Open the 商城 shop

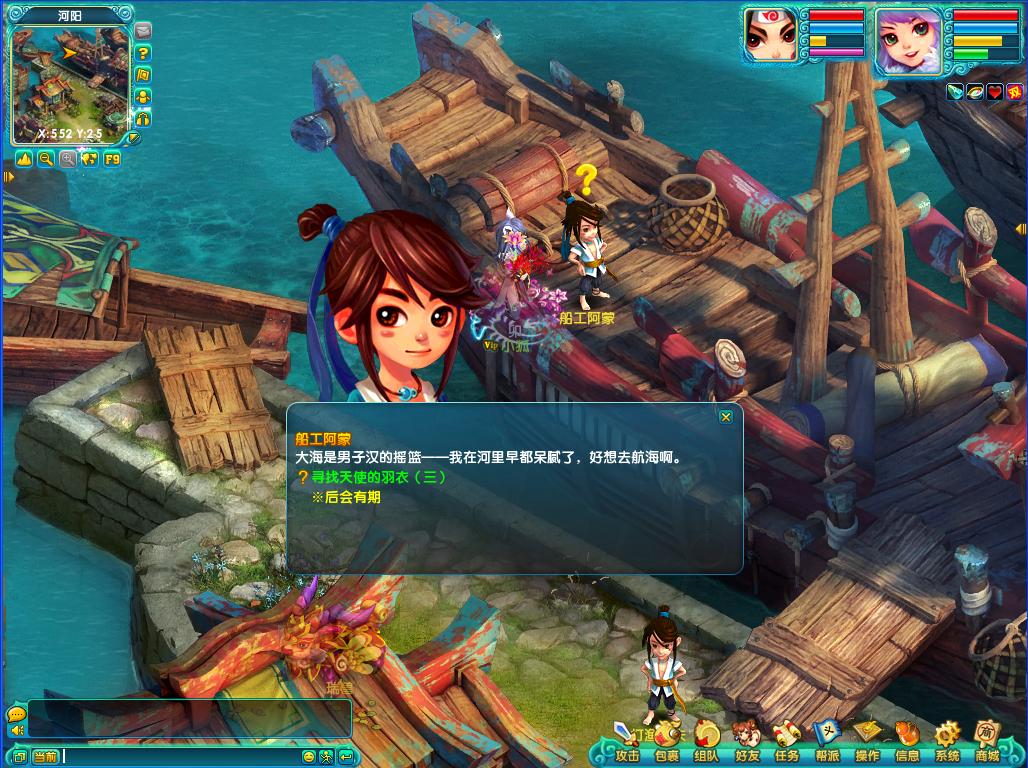click(987, 743)
